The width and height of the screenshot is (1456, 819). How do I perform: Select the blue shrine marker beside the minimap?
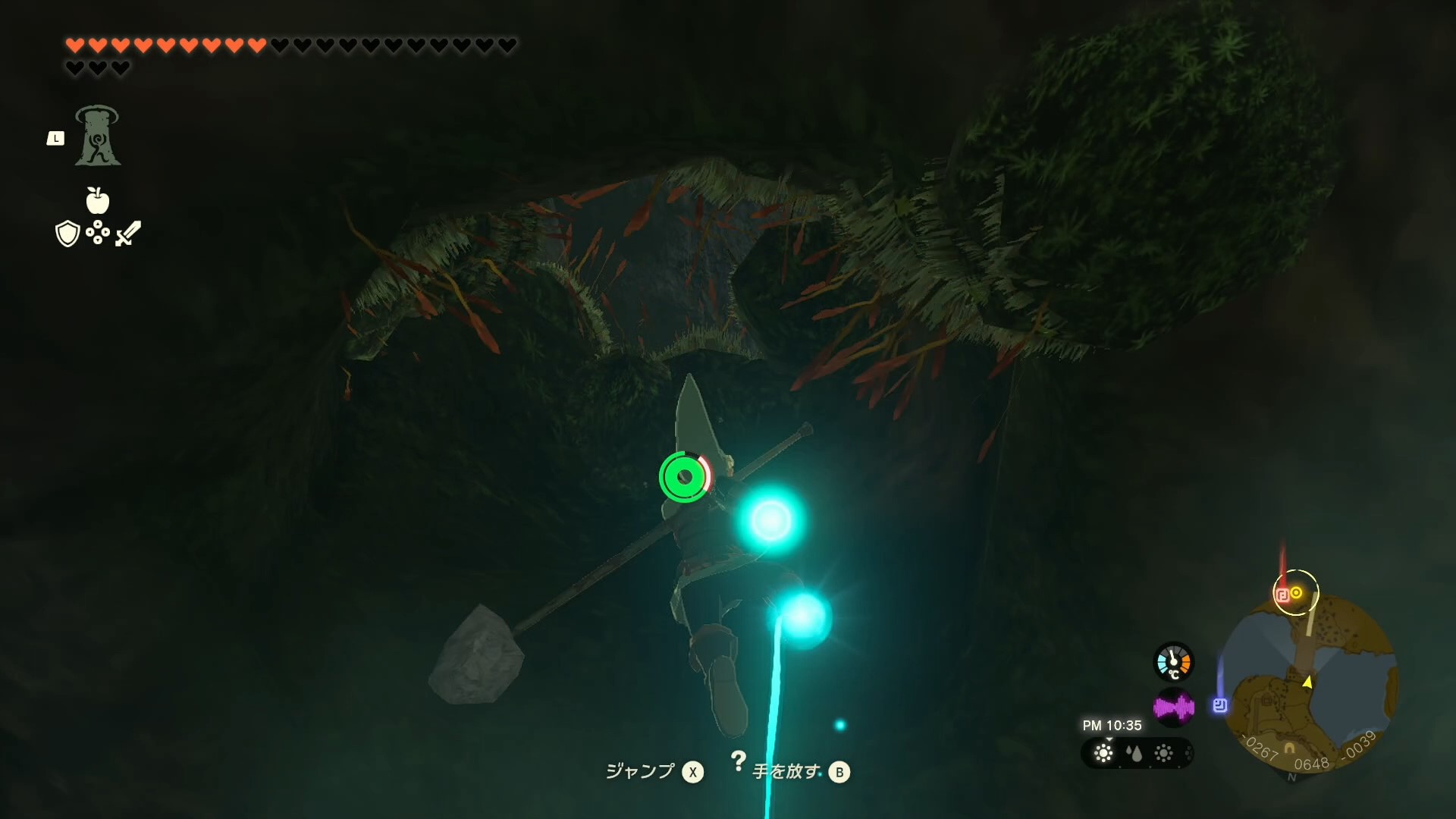tap(1220, 705)
